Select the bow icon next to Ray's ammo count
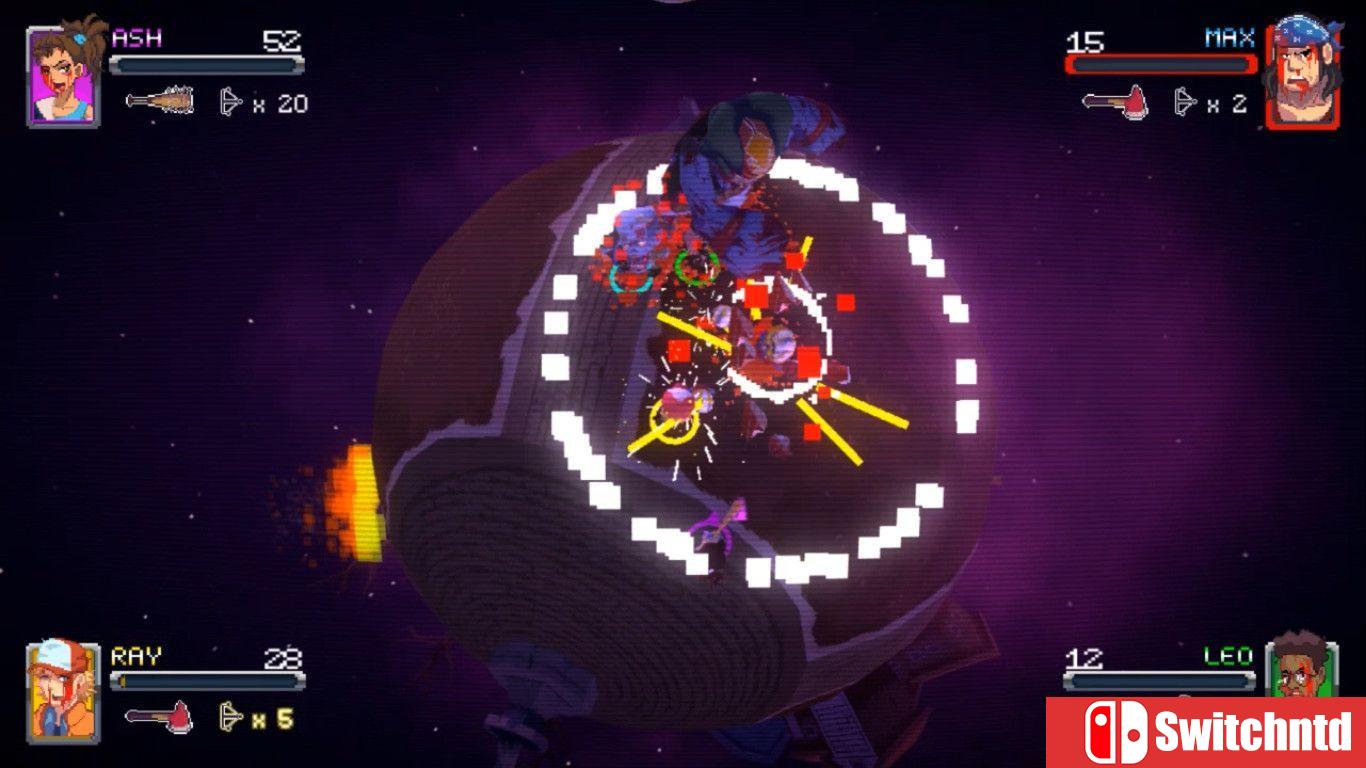This screenshot has height=768, width=1366. click(229, 717)
